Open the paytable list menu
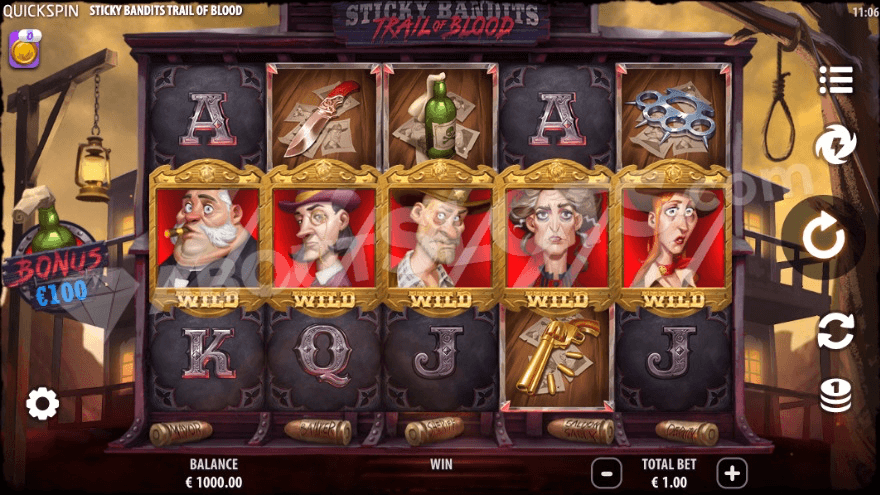Viewport: 880px width, 495px height. 835,78
